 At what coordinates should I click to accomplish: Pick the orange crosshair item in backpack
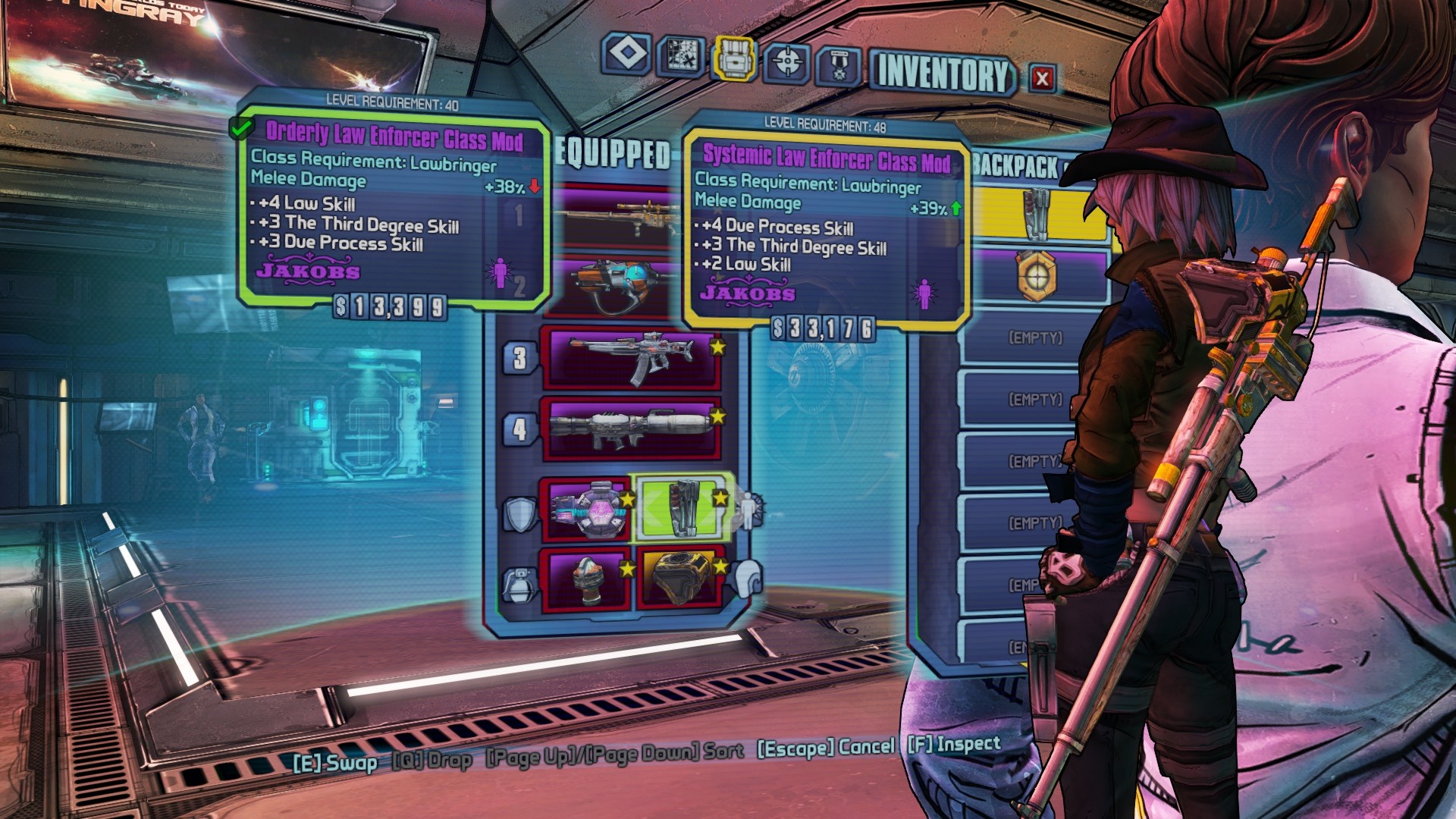1037,276
